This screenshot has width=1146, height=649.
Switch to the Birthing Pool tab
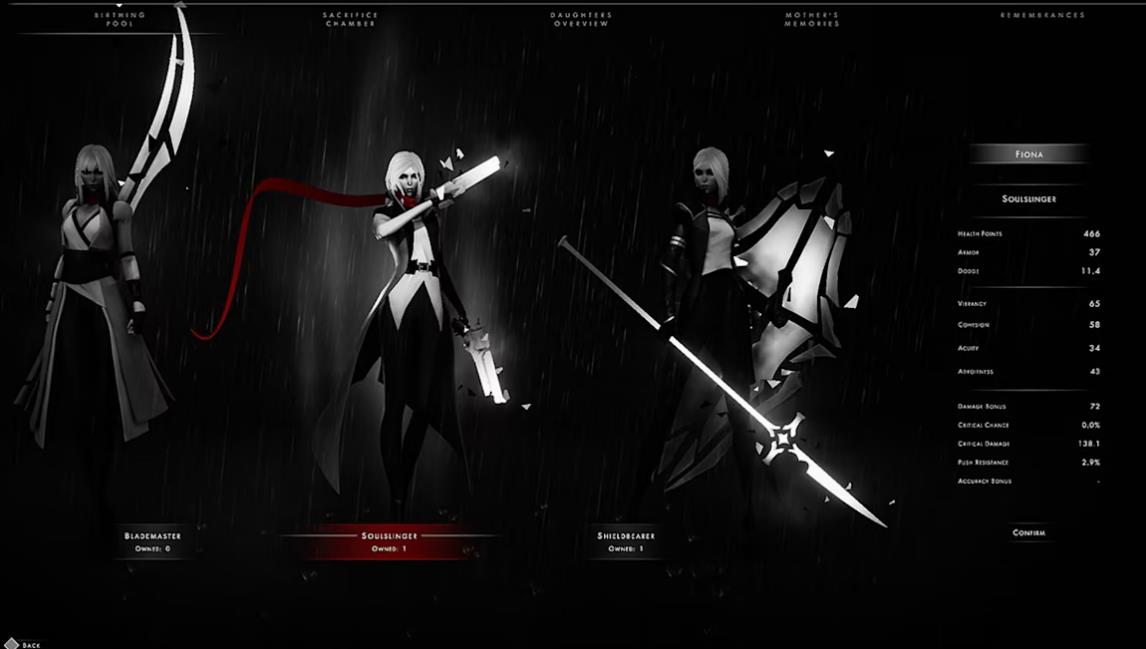pyautogui.click(x=120, y=19)
